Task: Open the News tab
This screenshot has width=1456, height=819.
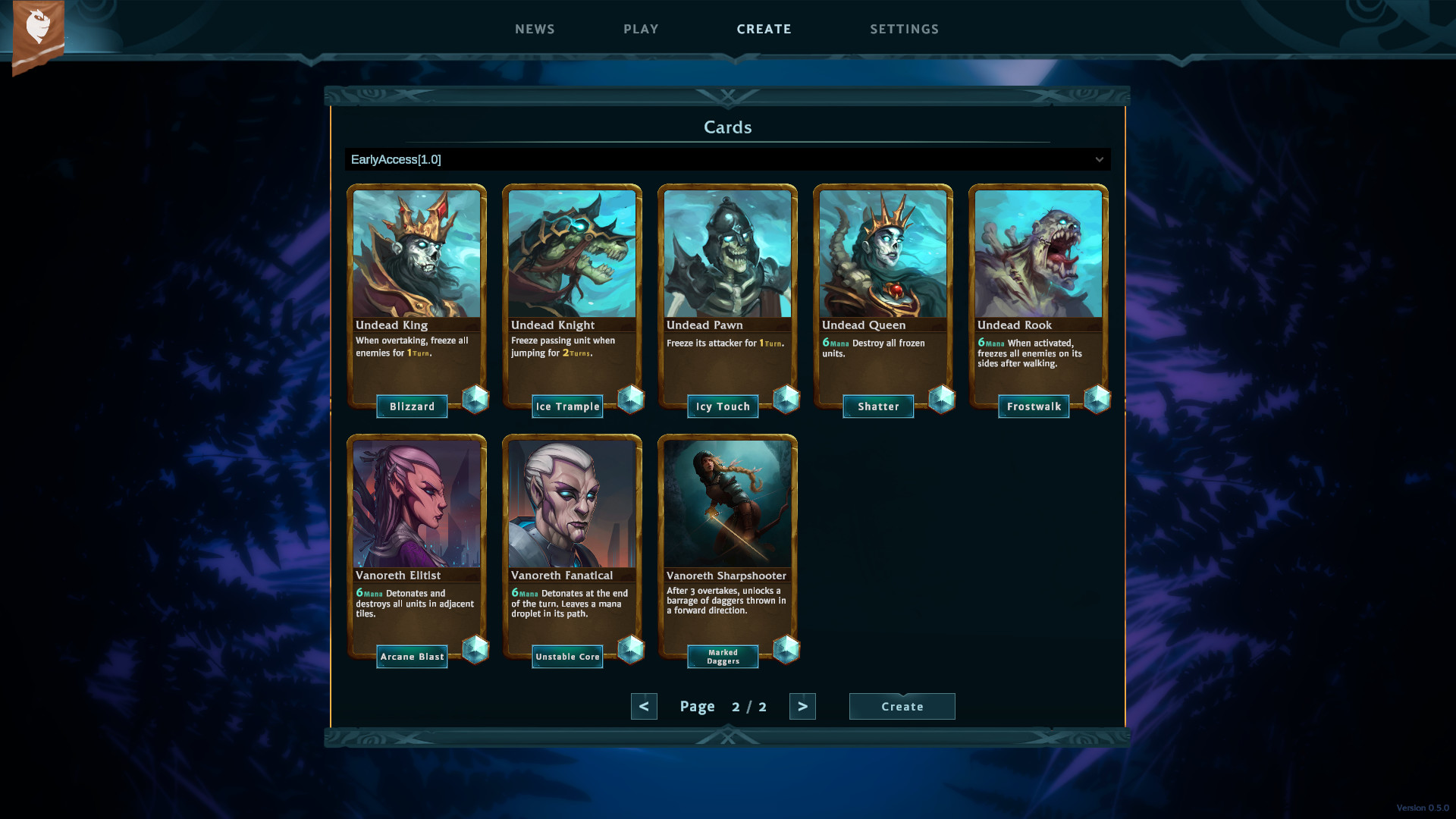Action: click(x=535, y=29)
